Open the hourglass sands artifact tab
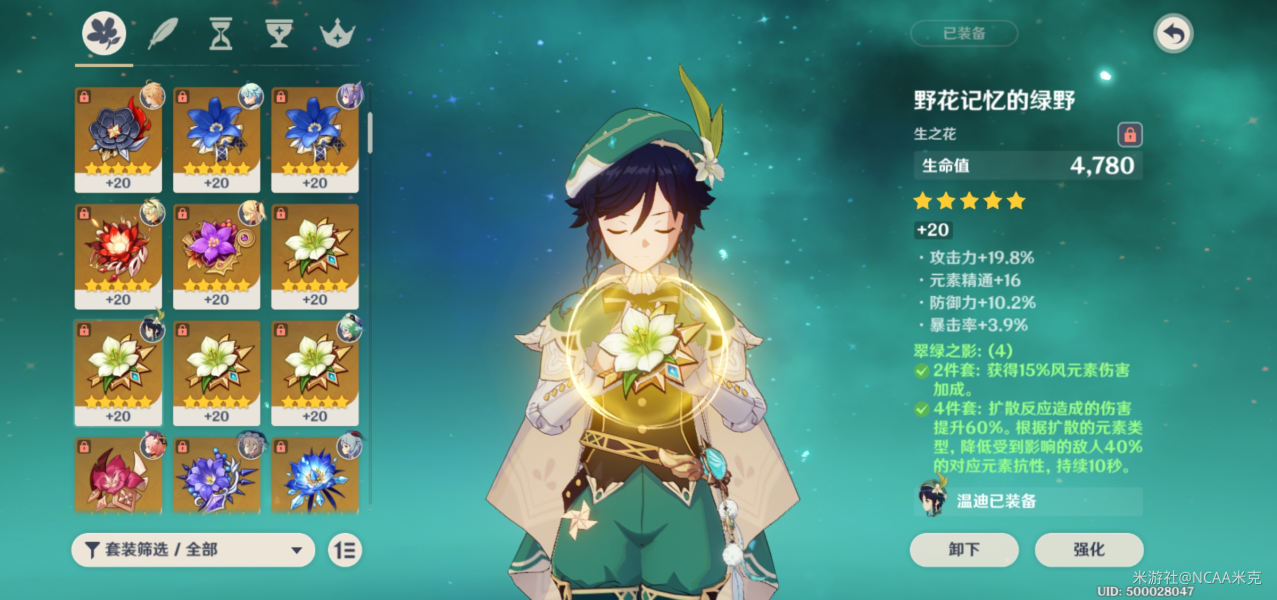 click(220, 34)
